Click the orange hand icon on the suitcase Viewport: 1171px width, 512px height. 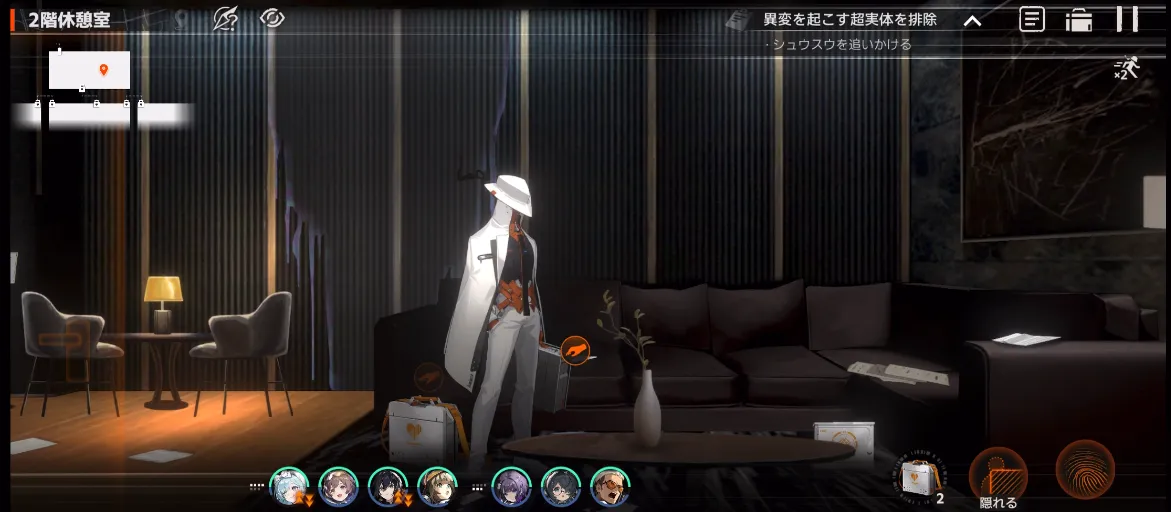575,349
